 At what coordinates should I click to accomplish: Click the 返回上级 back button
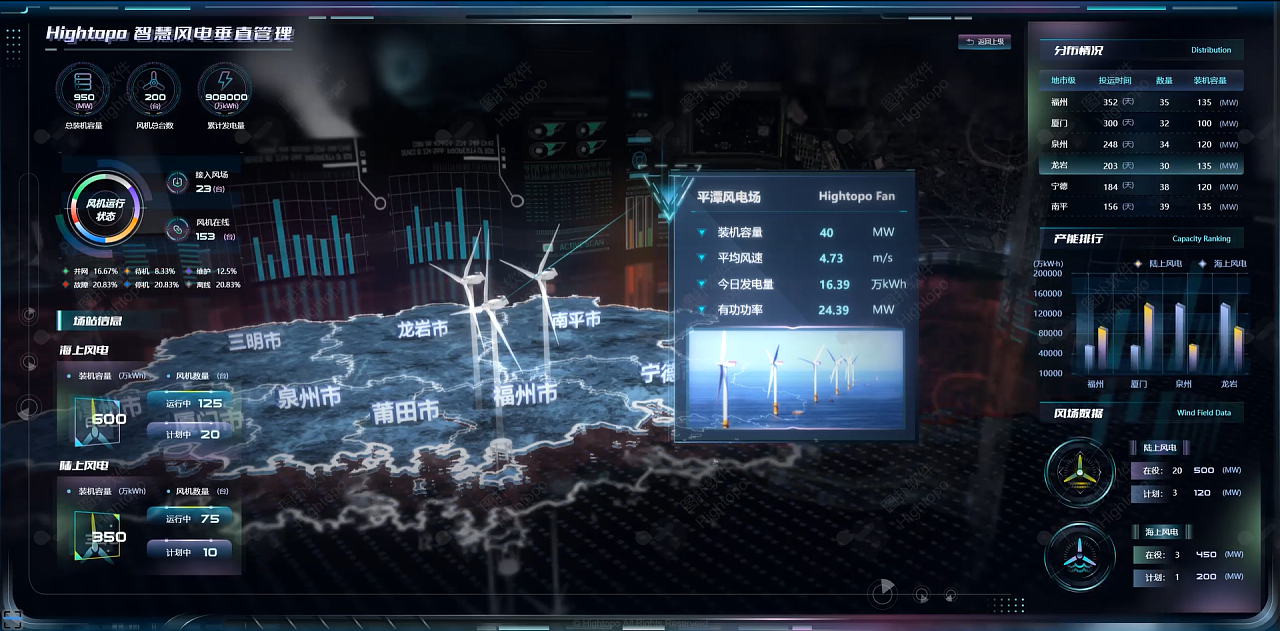(984, 42)
